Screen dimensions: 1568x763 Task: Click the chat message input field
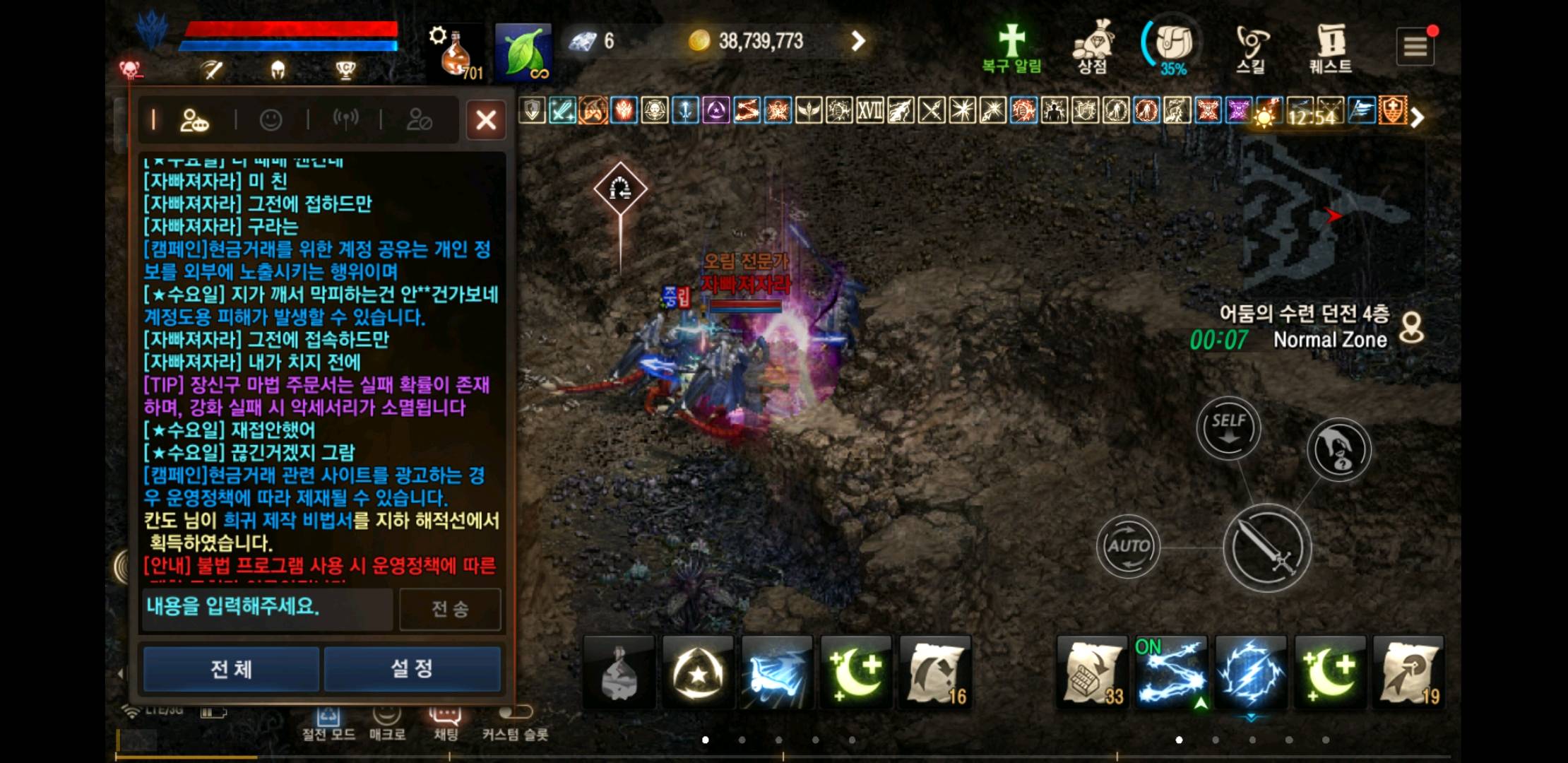click(x=267, y=609)
